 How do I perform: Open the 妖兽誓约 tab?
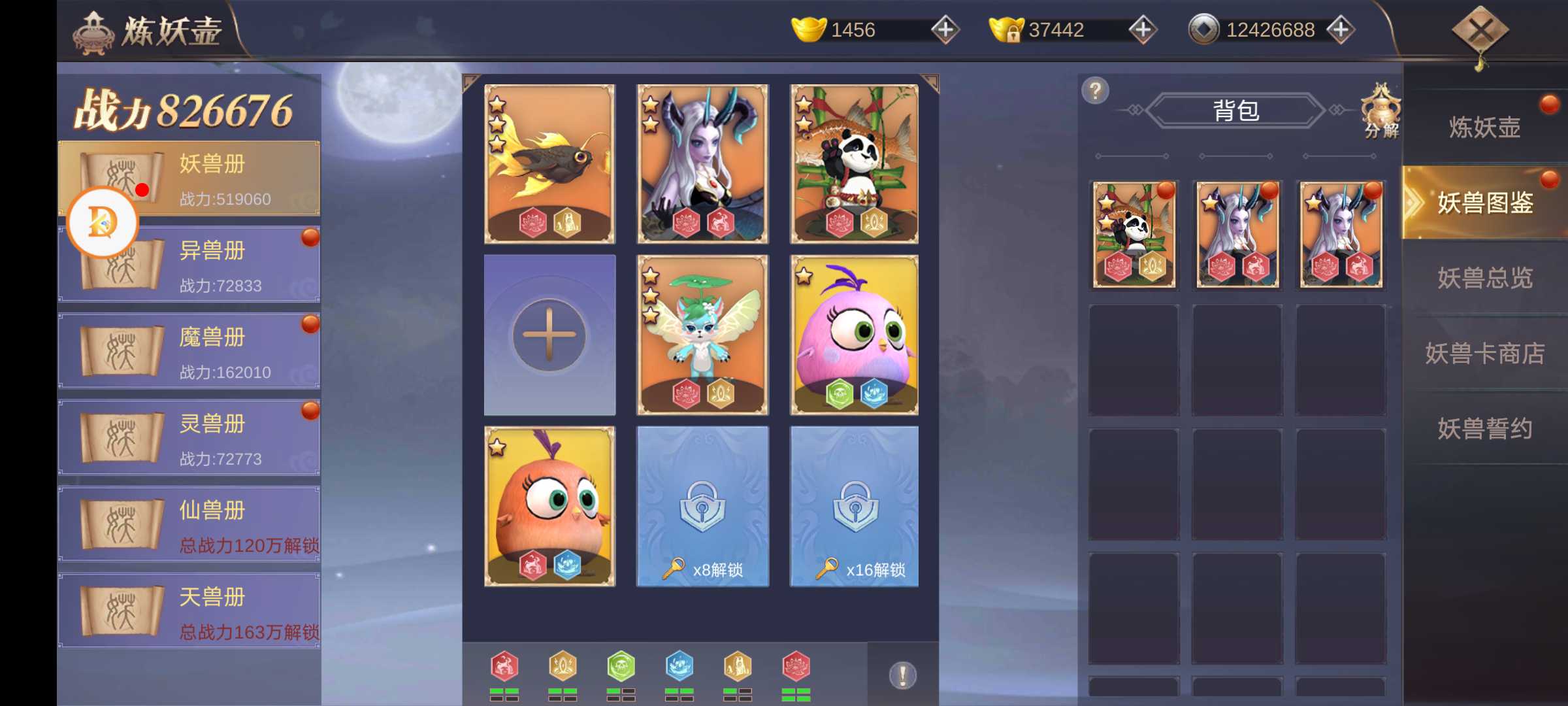[x=1484, y=428]
